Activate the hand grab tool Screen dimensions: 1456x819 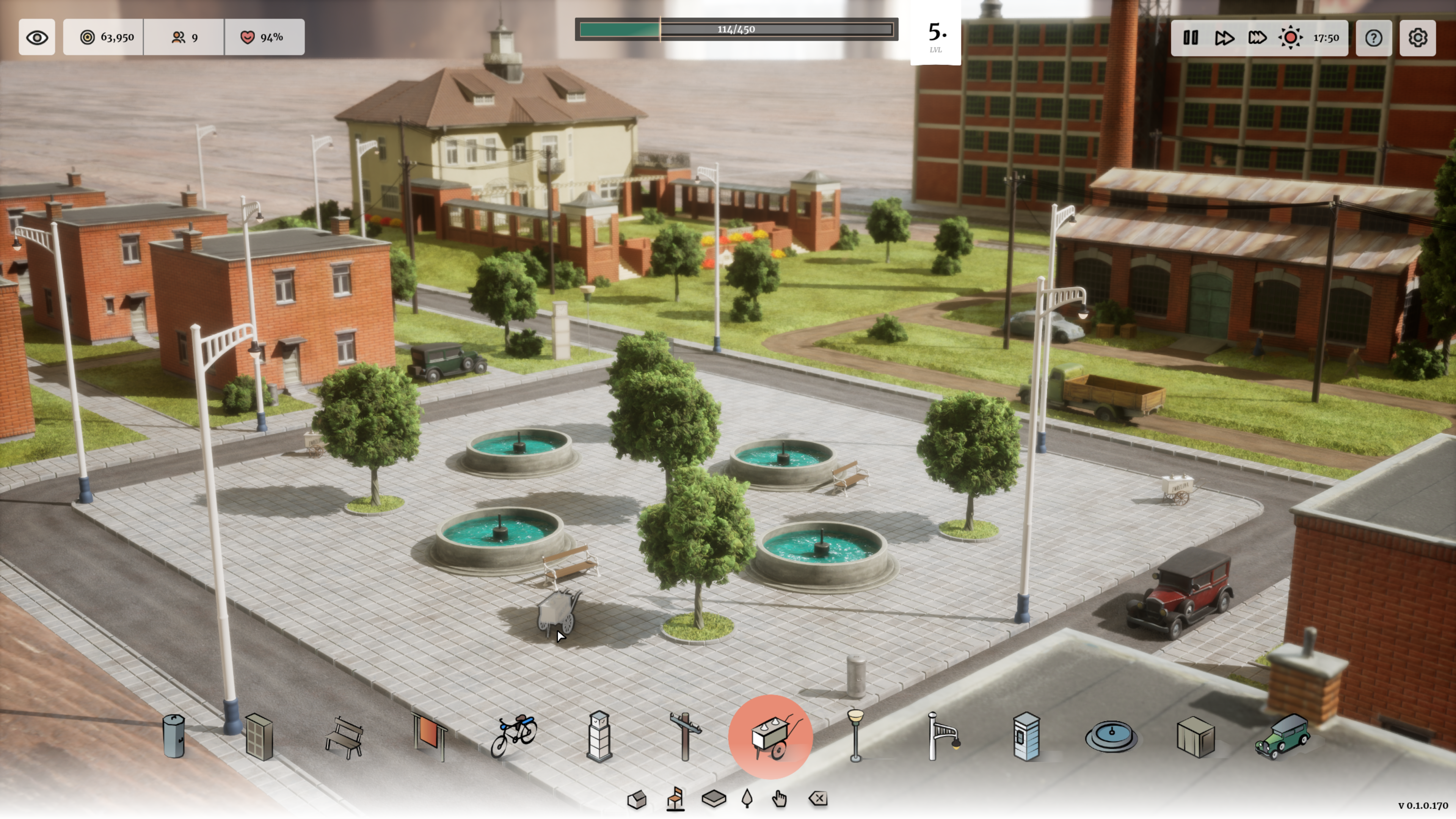click(780, 799)
